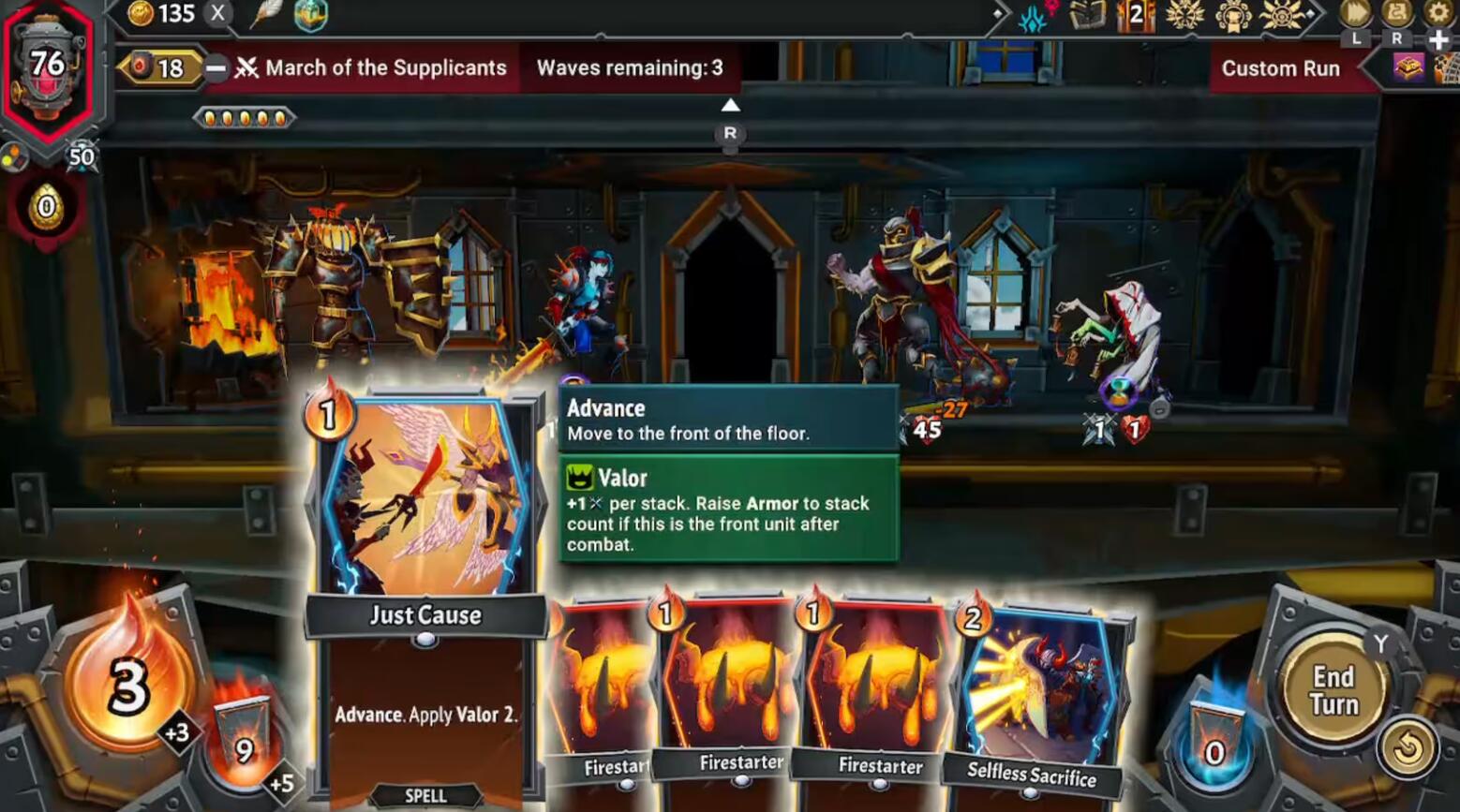Open the run map scroll button

1397,13
